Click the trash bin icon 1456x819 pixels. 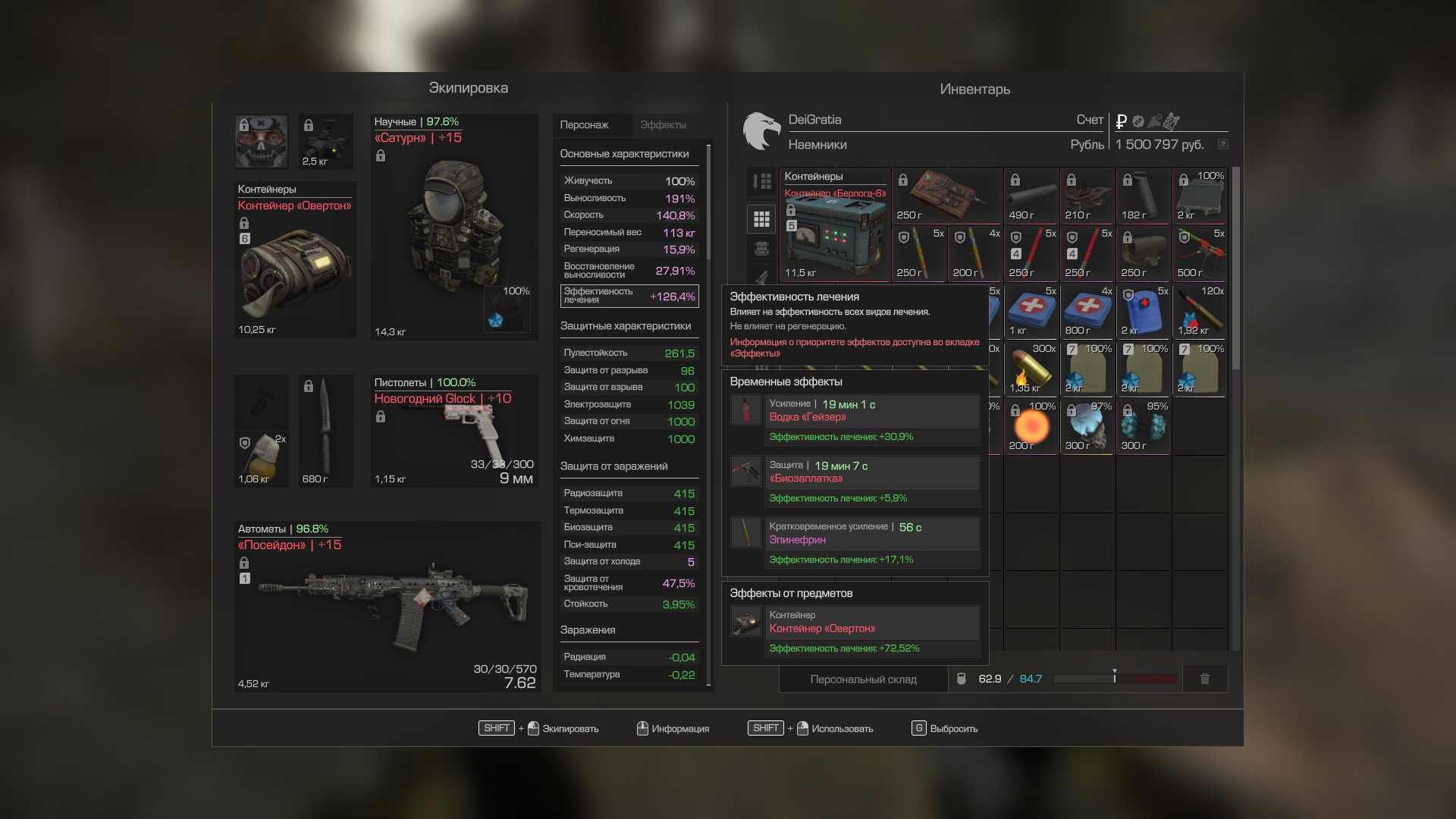[1204, 679]
